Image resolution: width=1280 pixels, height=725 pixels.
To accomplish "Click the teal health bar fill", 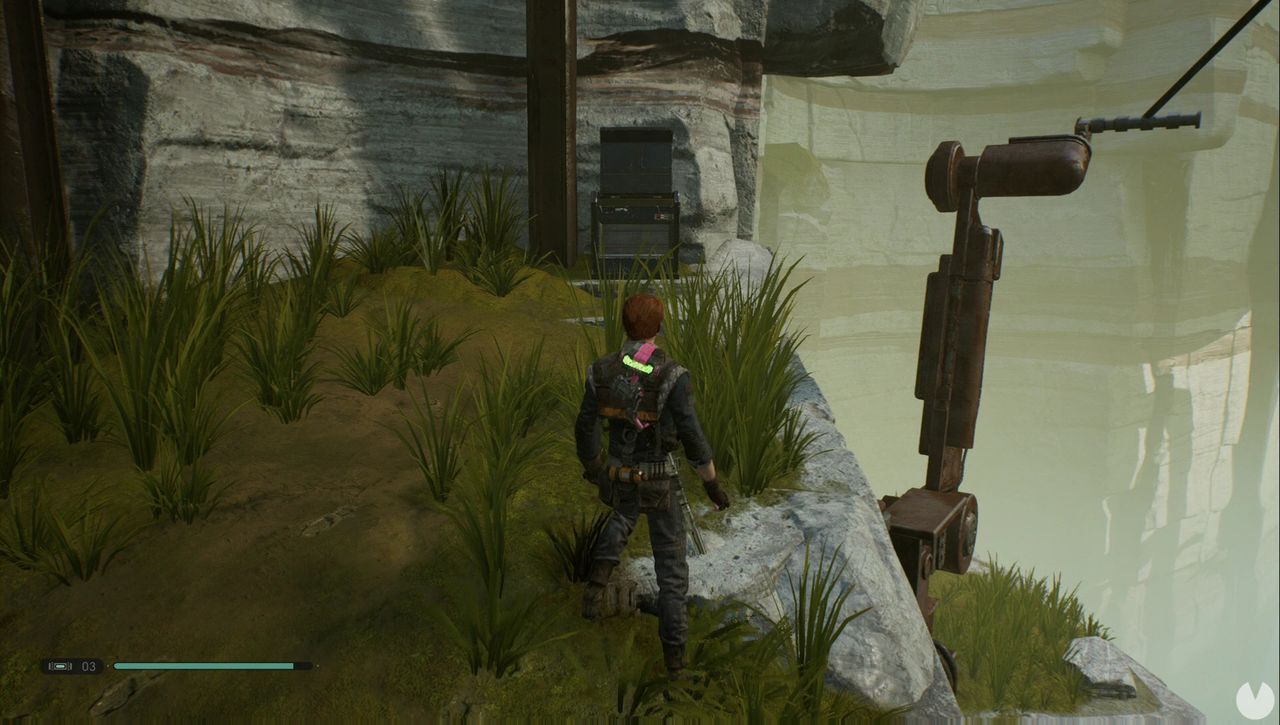I will coord(200,664).
